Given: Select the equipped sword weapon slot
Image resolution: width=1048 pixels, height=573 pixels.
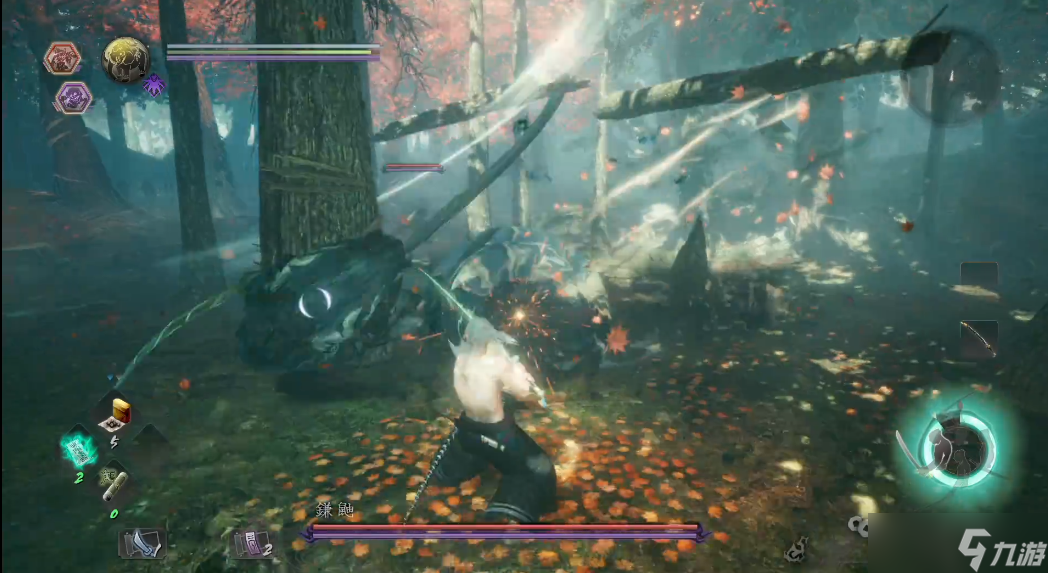Looking at the screenshot, I should (978, 339).
